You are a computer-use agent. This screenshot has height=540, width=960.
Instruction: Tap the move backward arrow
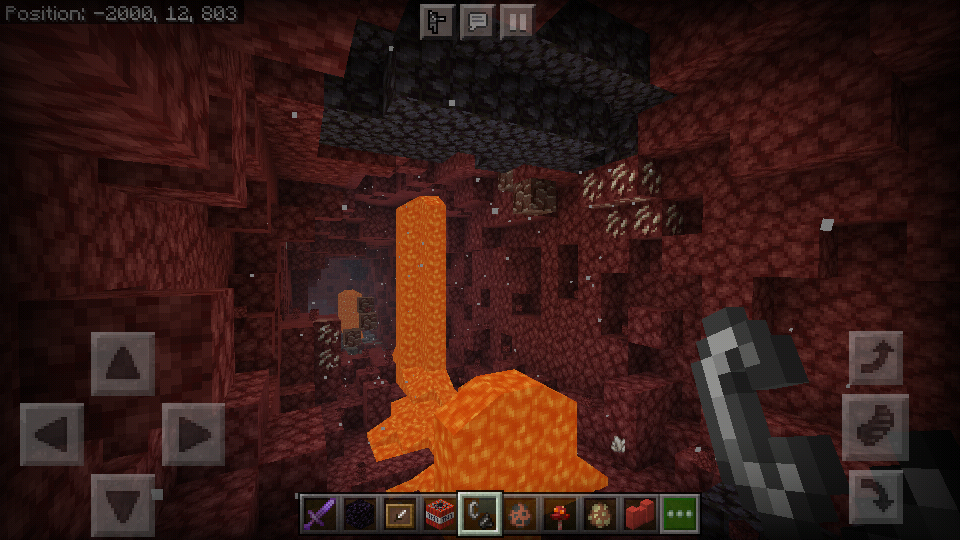pyautogui.click(x=123, y=505)
